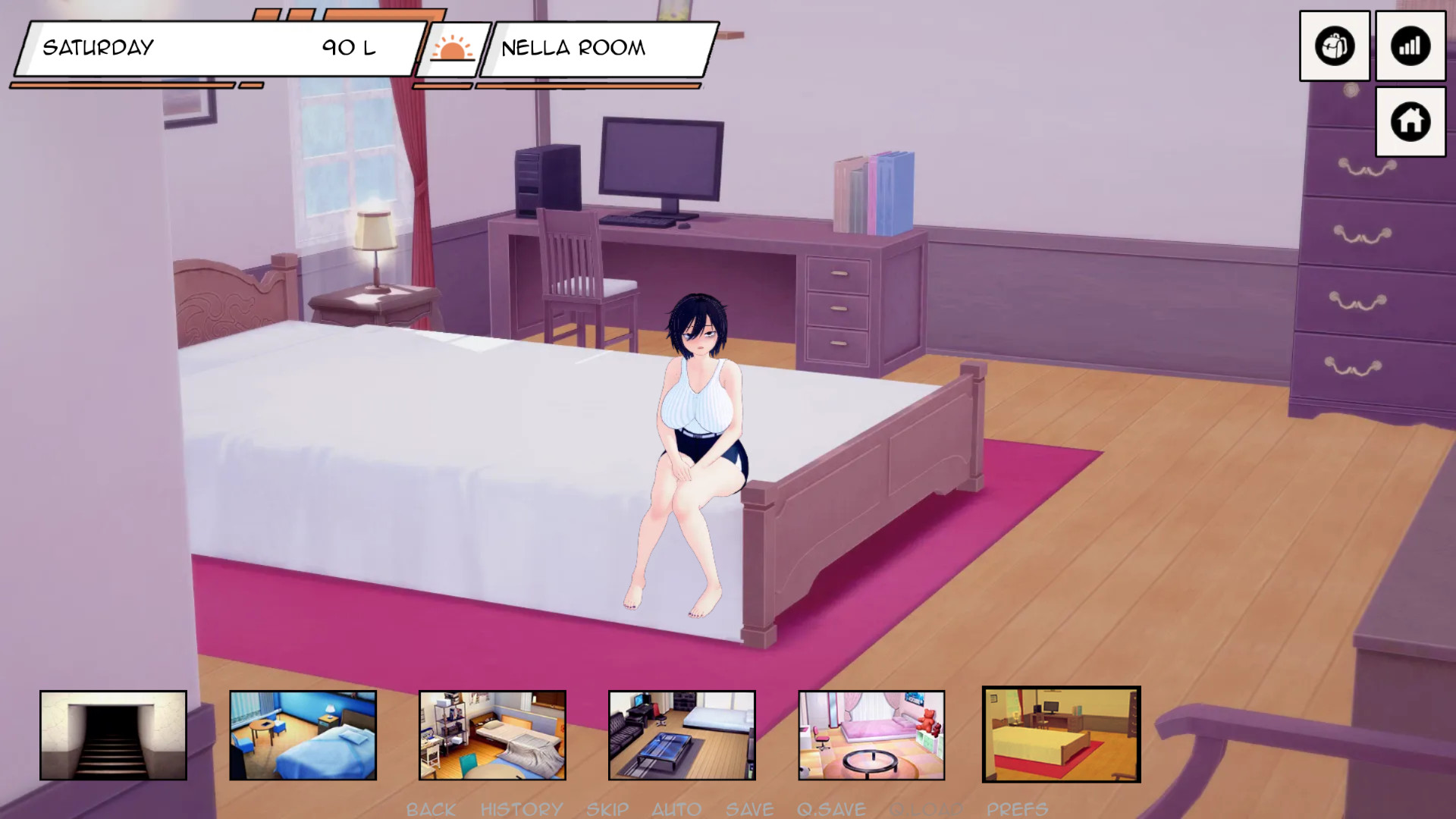Visit the living room with black sofa
Image resolution: width=1456 pixels, height=819 pixels.
682,735
